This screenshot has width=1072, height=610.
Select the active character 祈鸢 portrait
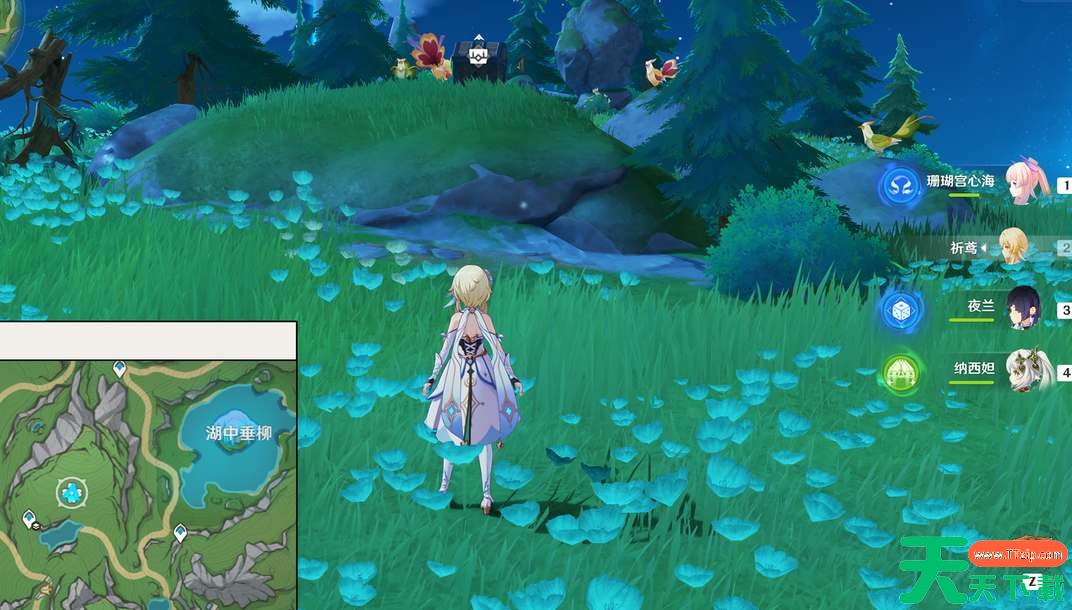tap(1014, 246)
